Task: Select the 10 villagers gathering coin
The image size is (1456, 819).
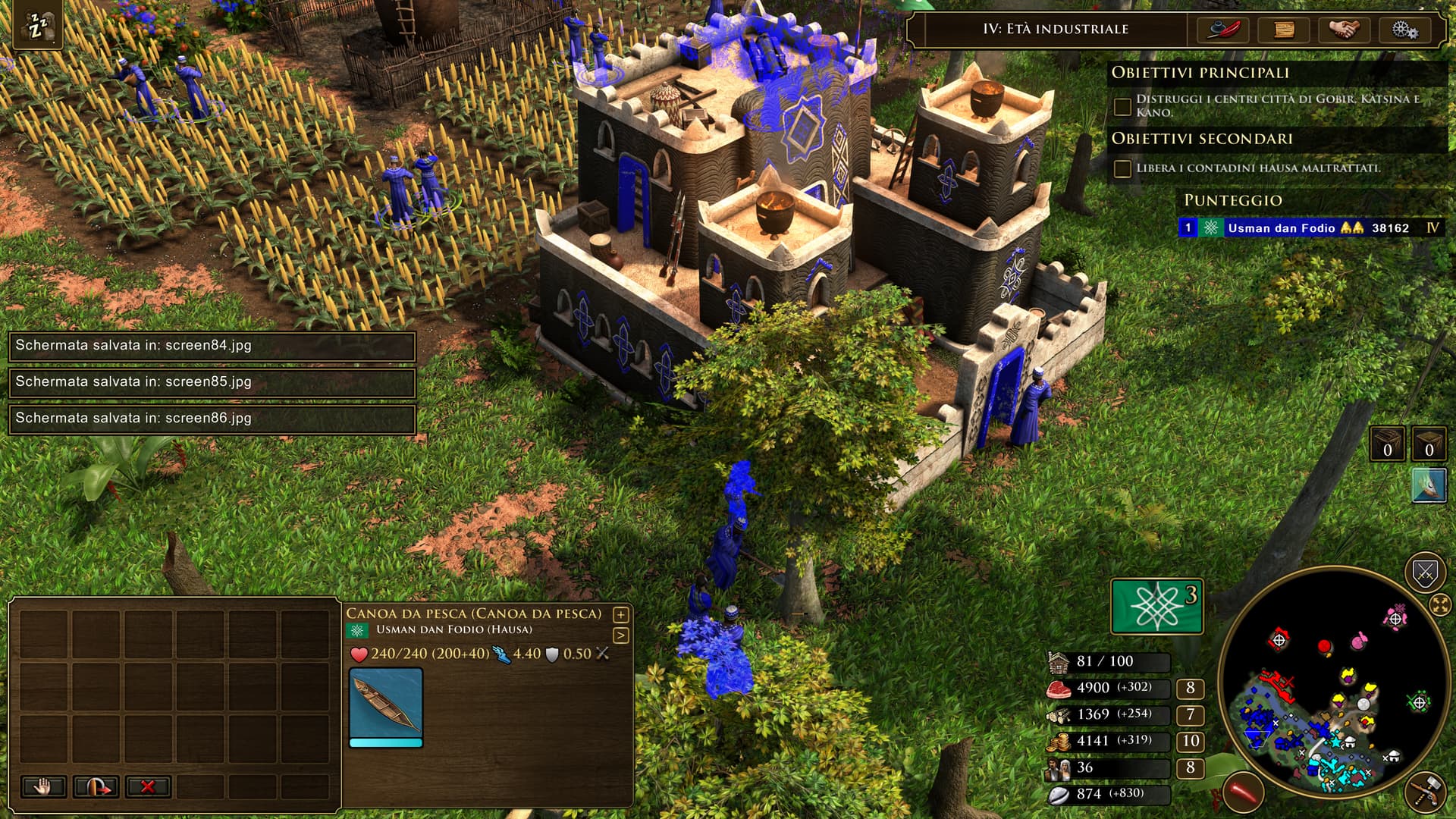Action: pos(1190,741)
